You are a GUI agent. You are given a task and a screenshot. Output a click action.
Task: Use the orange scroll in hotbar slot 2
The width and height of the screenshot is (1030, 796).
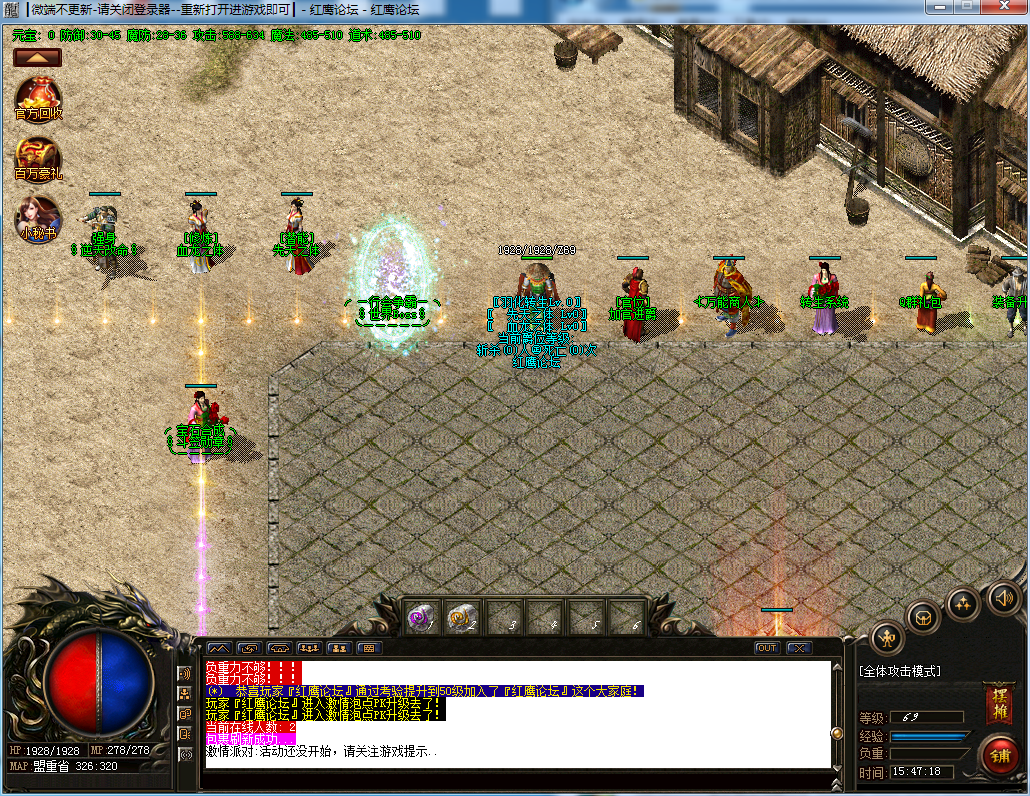point(461,618)
